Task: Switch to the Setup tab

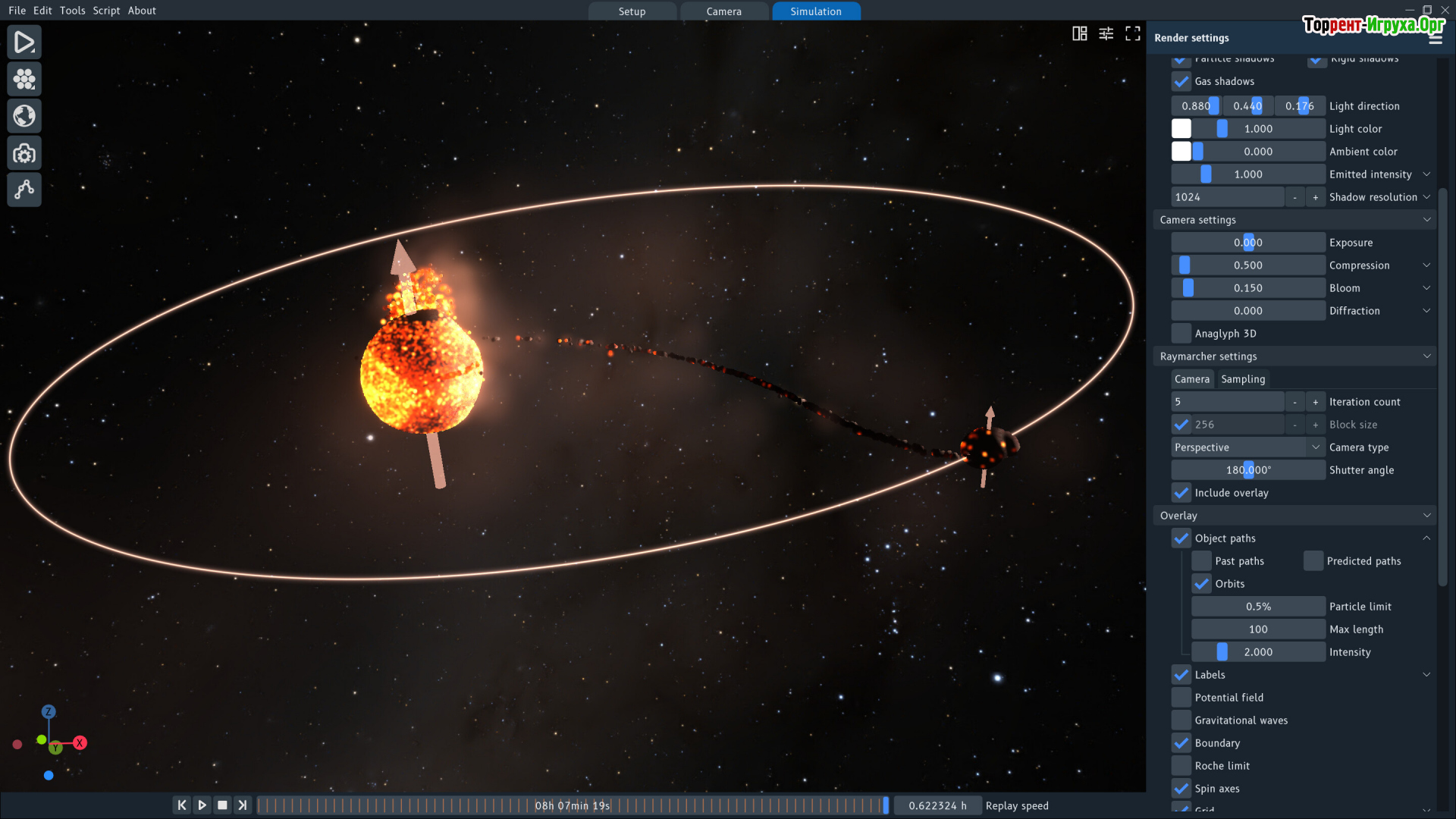Action: pyautogui.click(x=632, y=11)
